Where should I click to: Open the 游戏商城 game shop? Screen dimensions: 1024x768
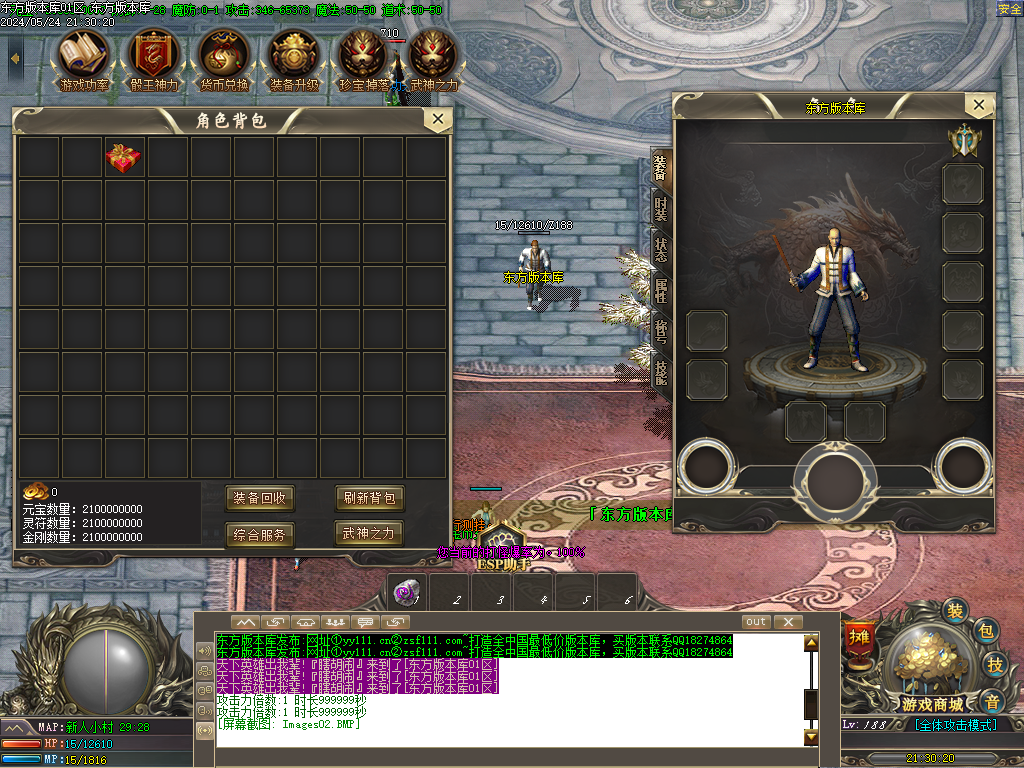coord(925,670)
